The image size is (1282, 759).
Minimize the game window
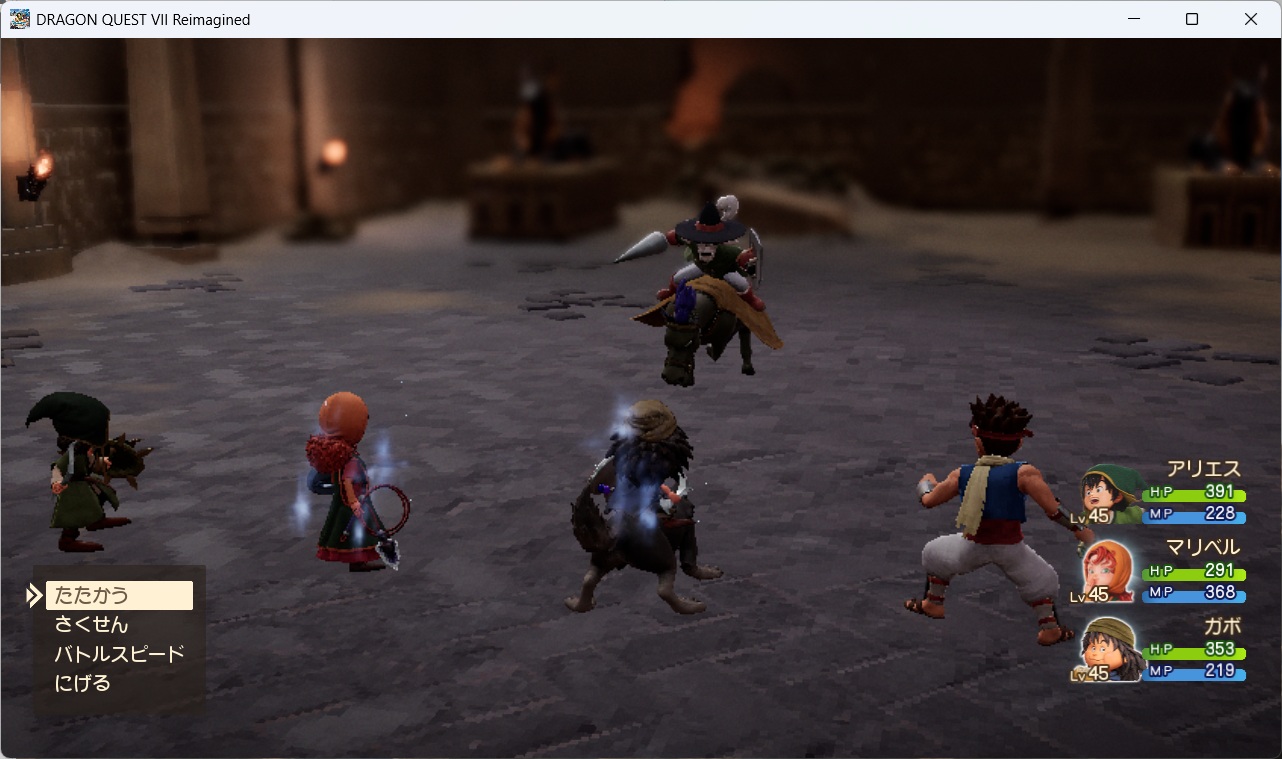(1135, 19)
